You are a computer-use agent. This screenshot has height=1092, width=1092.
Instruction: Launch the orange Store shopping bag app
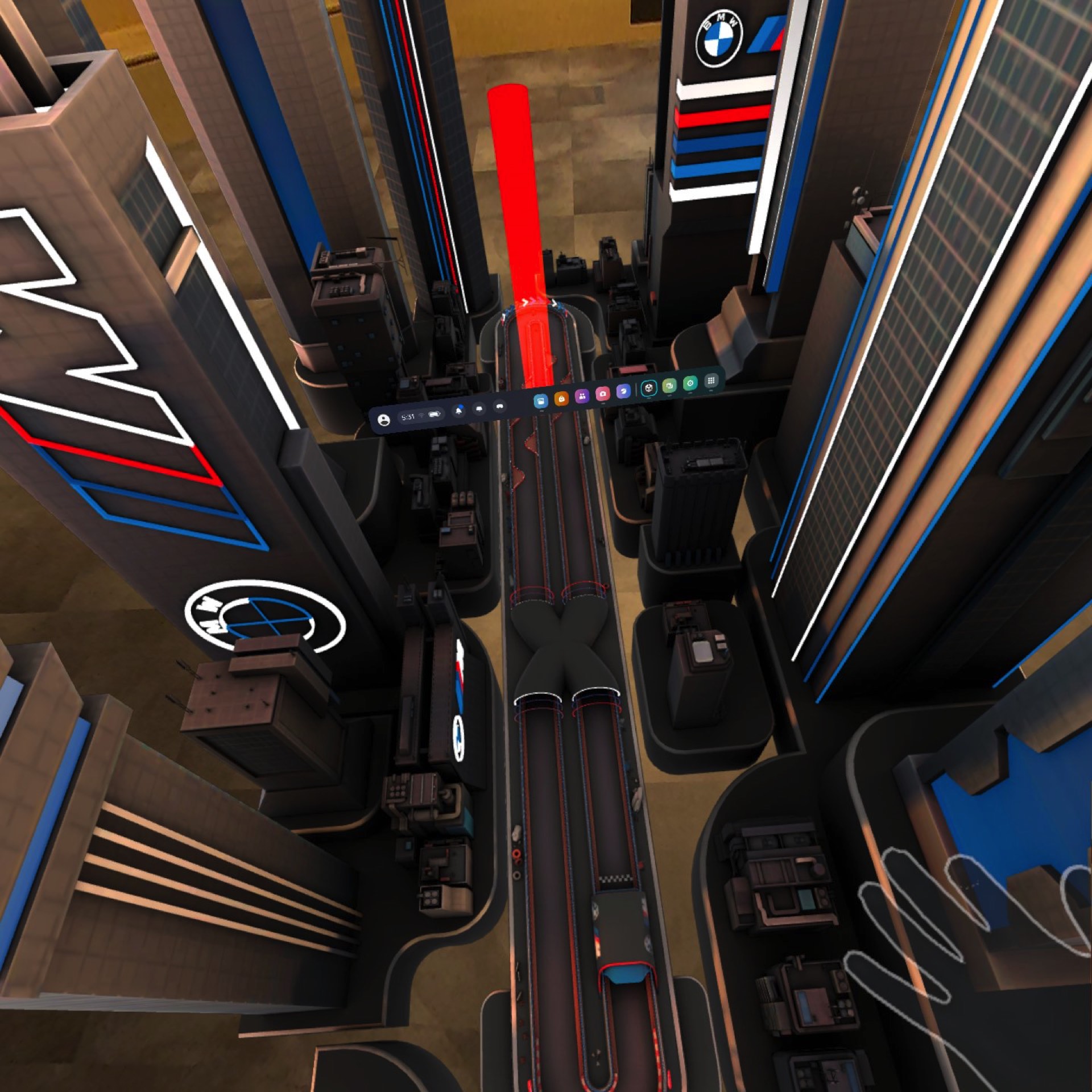(x=561, y=399)
